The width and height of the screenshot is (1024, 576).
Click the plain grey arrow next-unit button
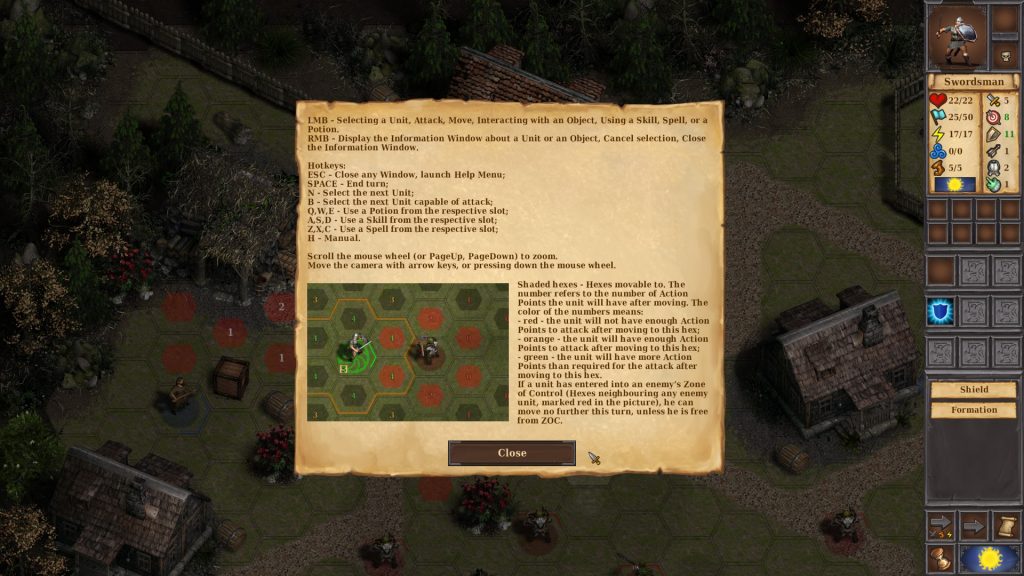point(973,524)
